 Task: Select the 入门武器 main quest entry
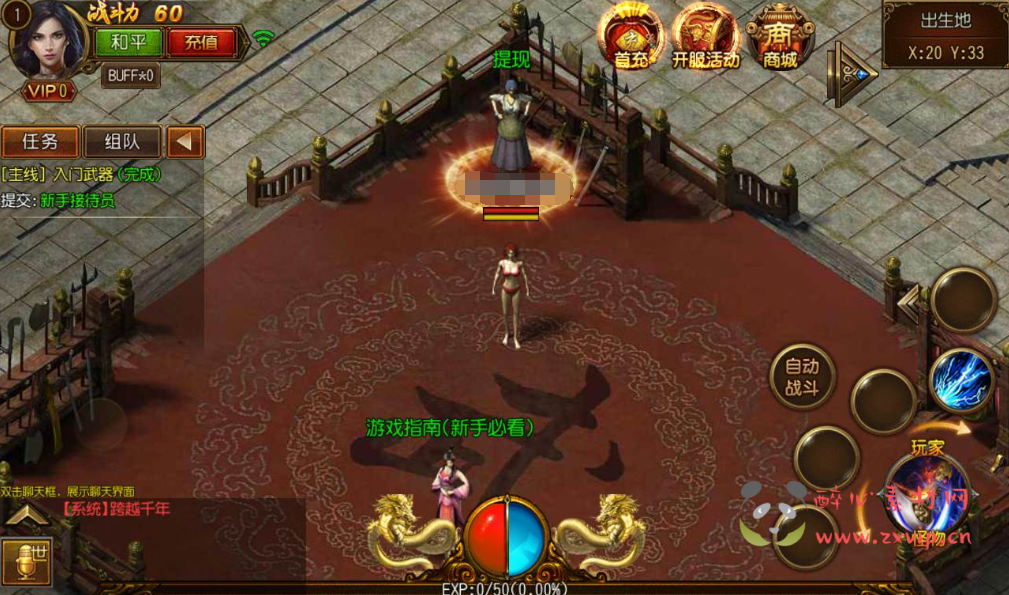(80, 174)
